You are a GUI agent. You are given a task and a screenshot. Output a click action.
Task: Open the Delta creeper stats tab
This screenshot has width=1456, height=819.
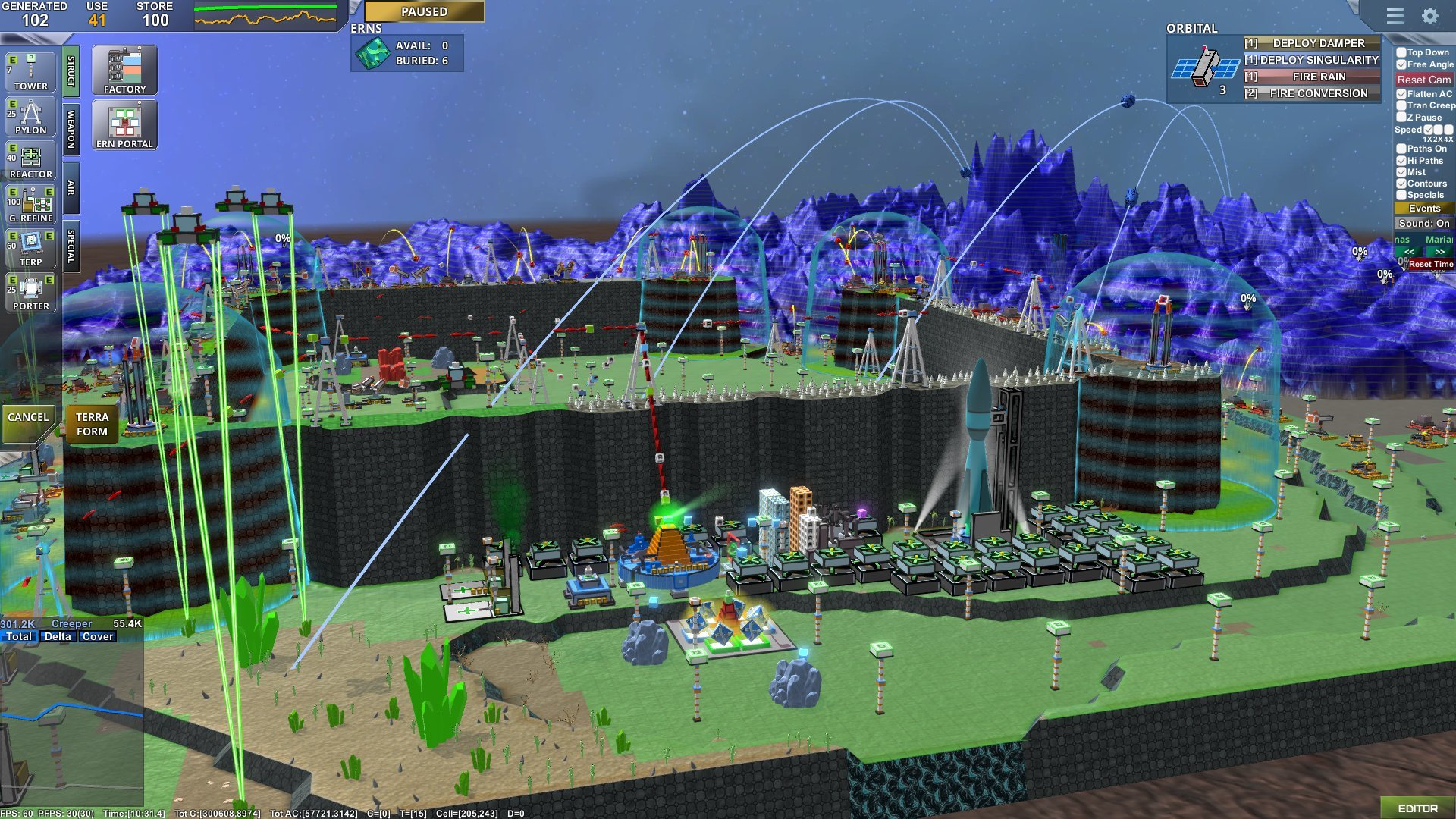[58, 636]
